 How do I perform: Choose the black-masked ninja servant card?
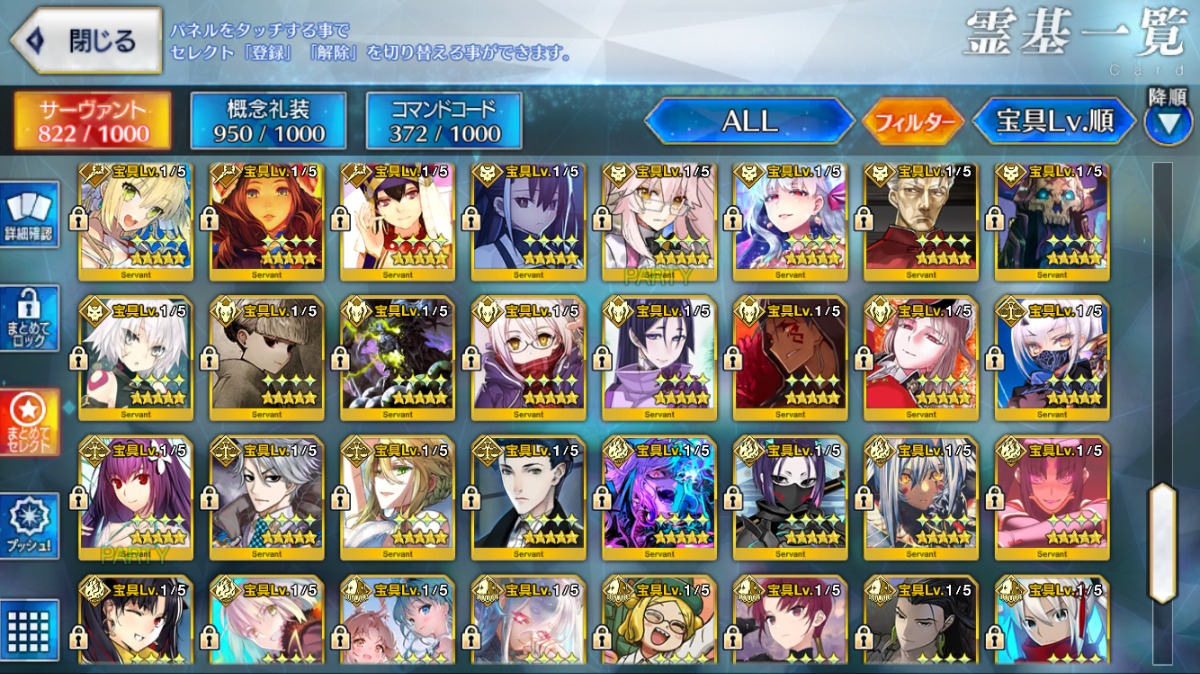[x=790, y=497]
